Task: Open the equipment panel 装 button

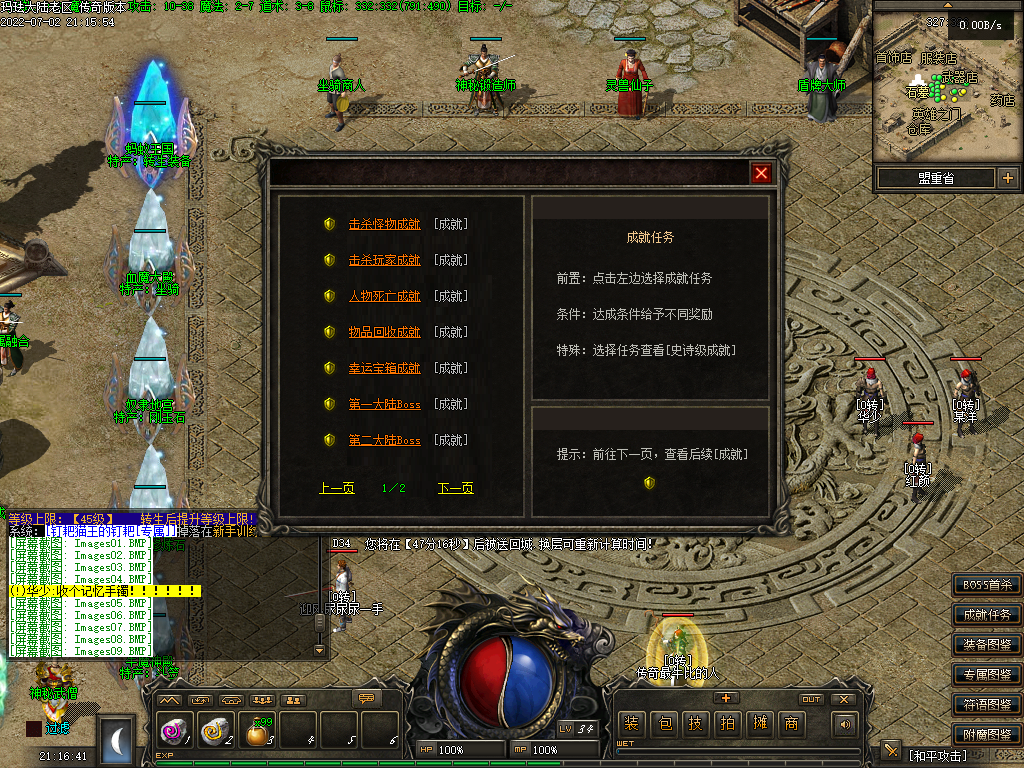Action: (631, 724)
